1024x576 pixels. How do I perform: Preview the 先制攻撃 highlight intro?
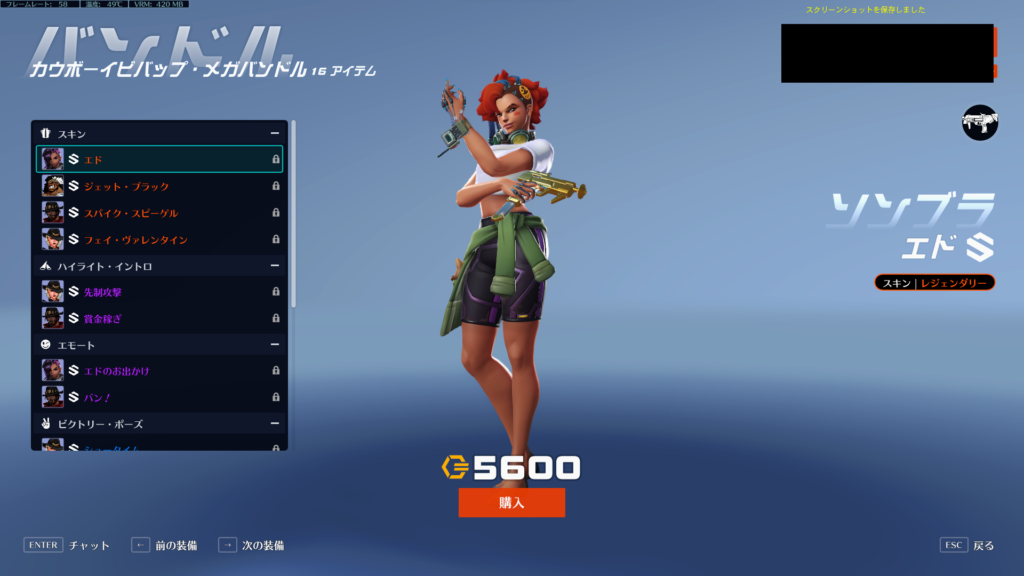coord(159,292)
